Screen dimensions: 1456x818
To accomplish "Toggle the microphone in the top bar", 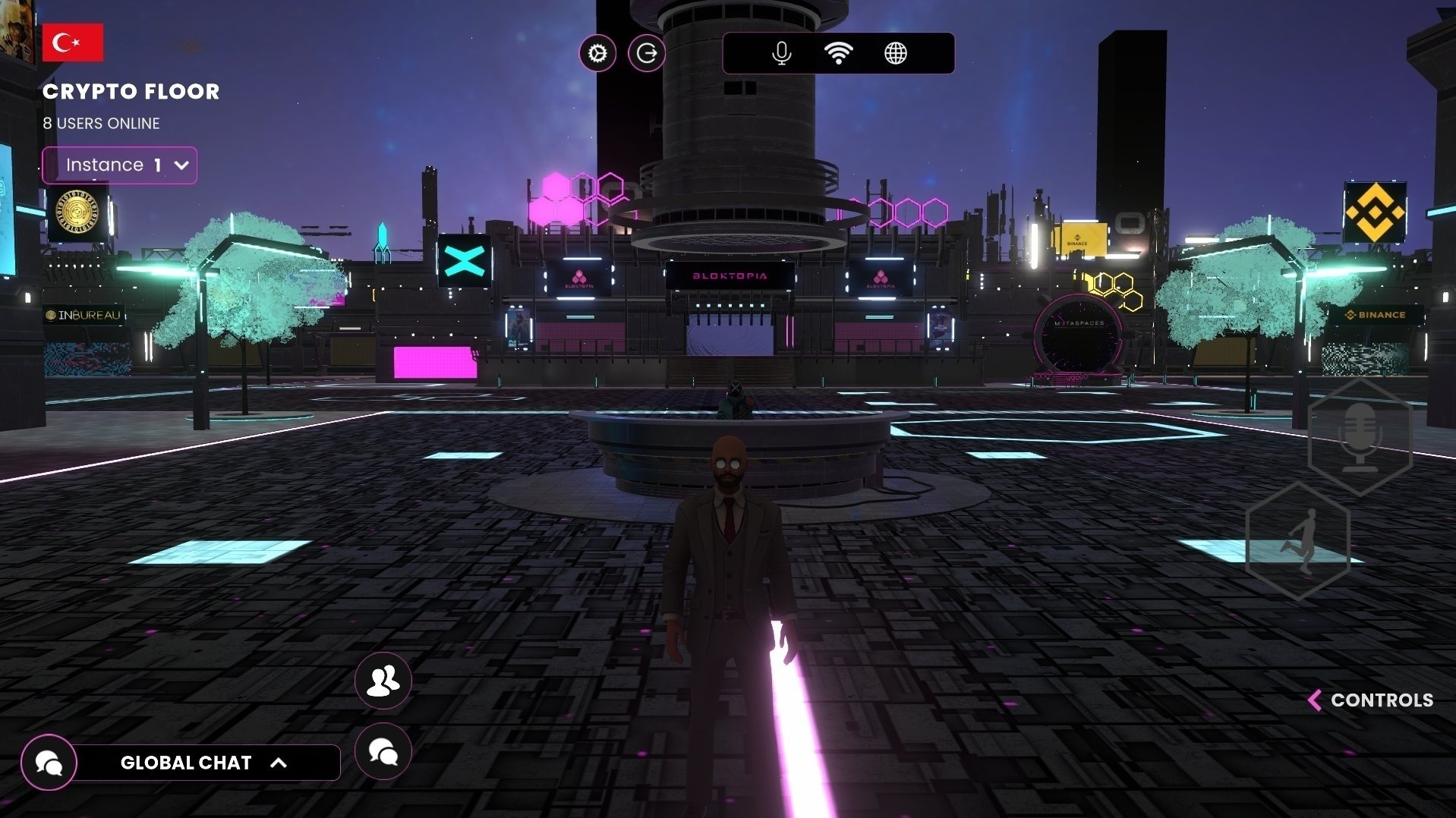I will click(781, 54).
